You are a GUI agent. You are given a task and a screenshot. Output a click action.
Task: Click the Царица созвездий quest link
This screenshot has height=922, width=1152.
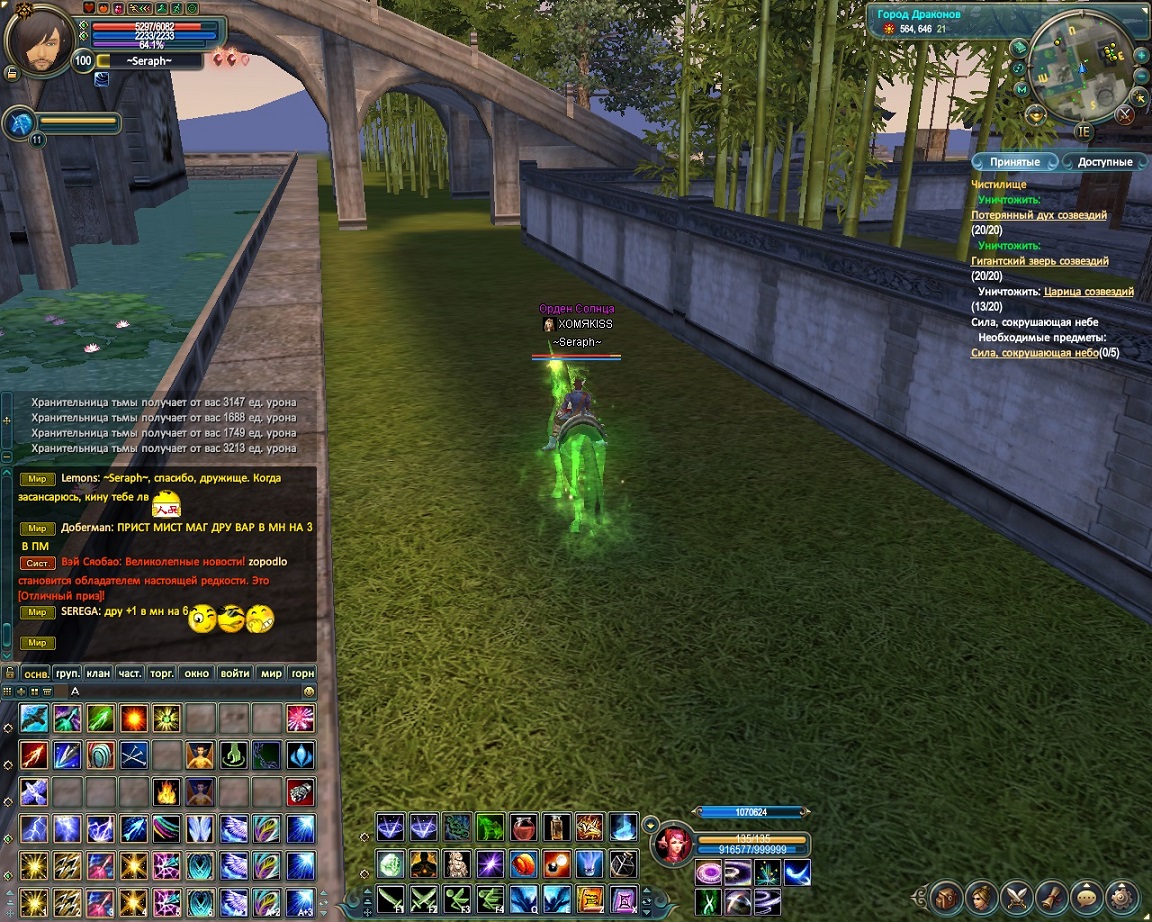click(x=1088, y=292)
